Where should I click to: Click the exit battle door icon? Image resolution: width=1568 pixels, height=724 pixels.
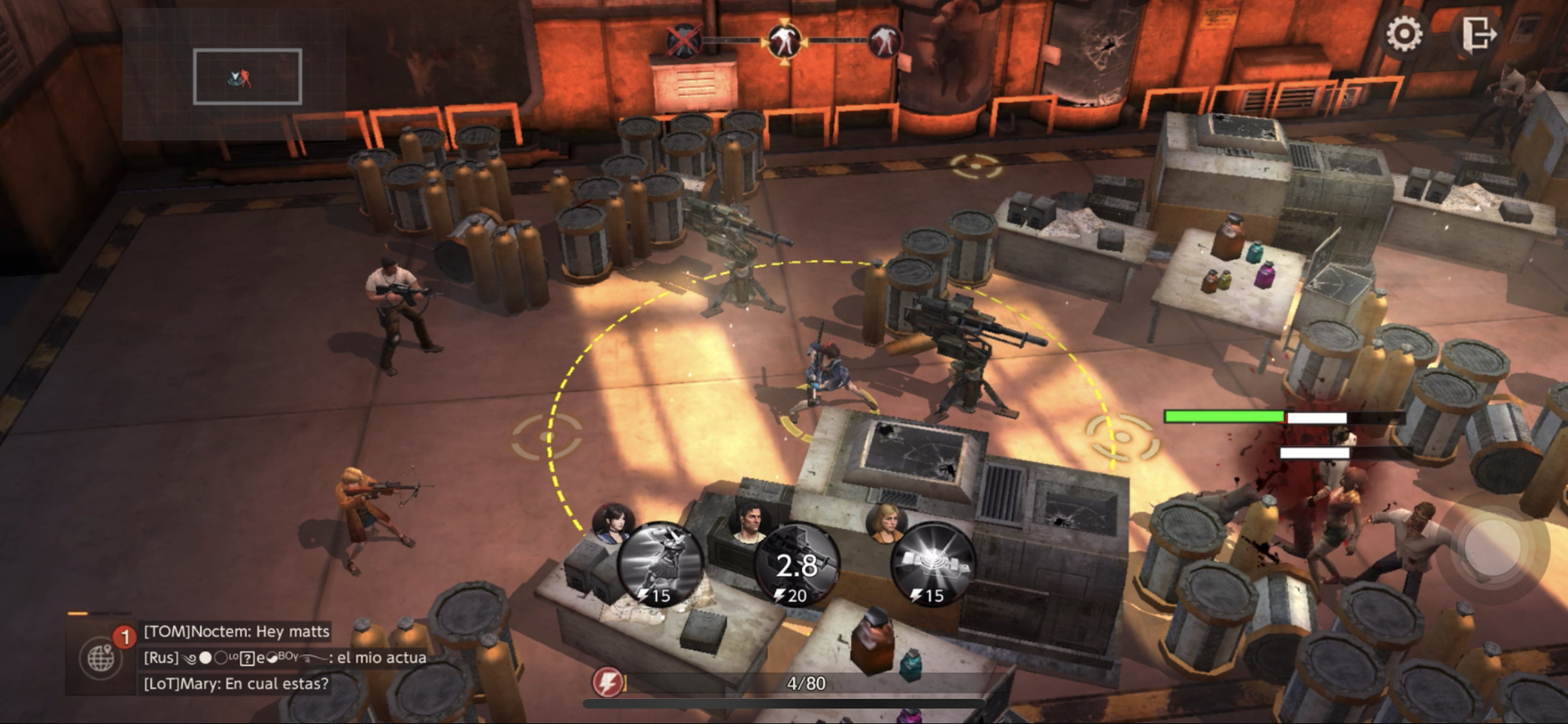[1477, 33]
